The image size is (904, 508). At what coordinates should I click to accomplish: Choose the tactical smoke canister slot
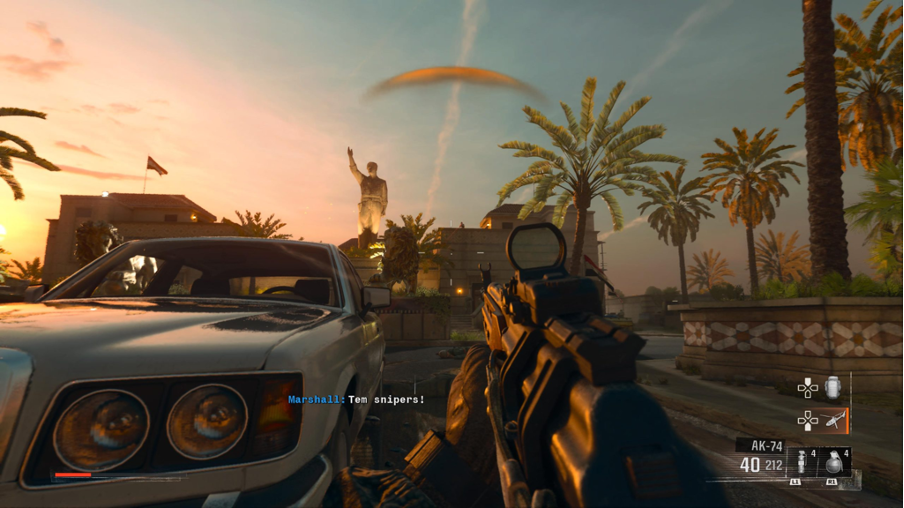(802, 464)
